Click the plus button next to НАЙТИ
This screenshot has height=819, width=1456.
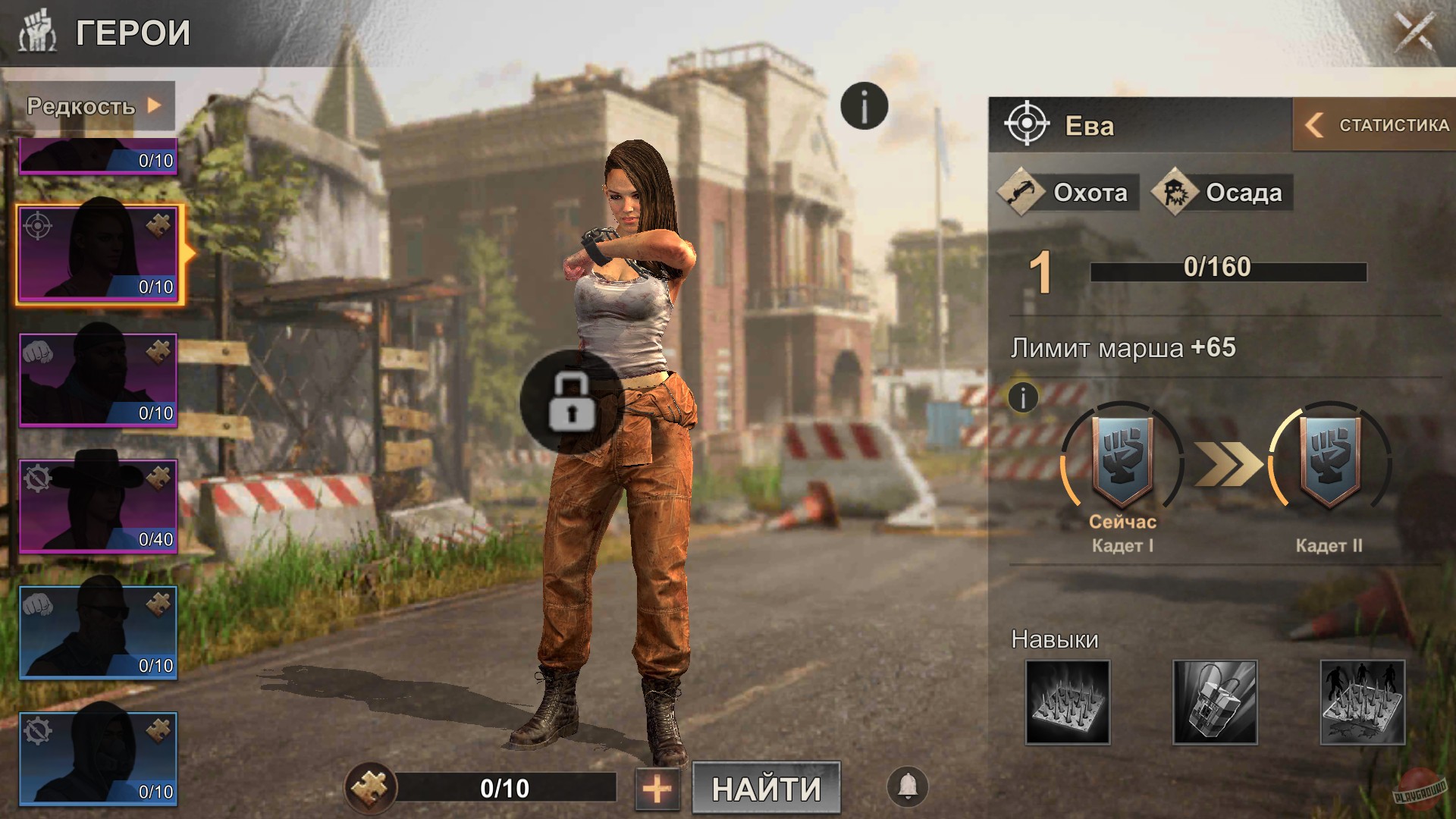(x=657, y=789)
